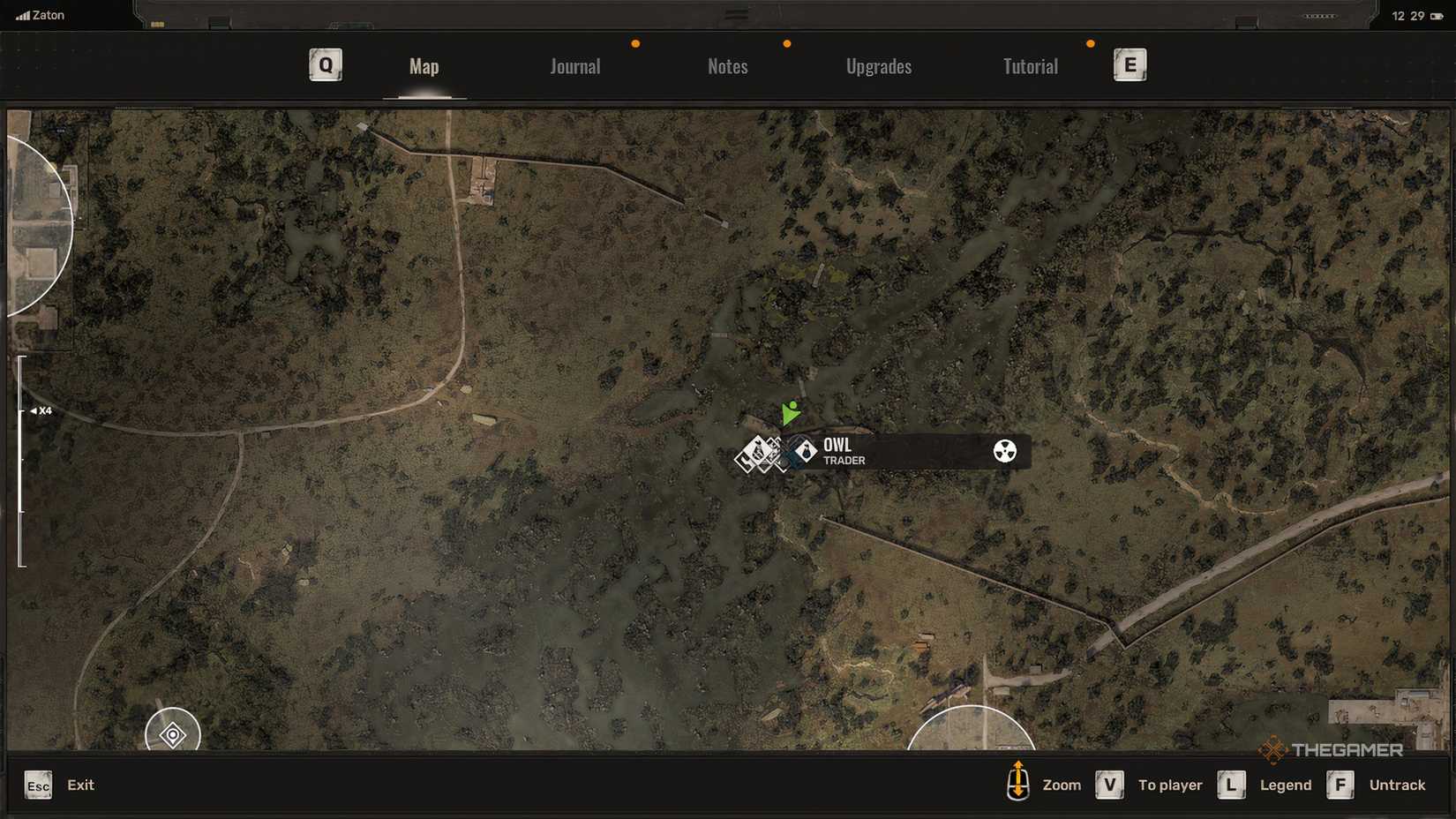Toggle the map Legend display
The width and height of the screenshot is (1456, 819).
(1285, 784)
